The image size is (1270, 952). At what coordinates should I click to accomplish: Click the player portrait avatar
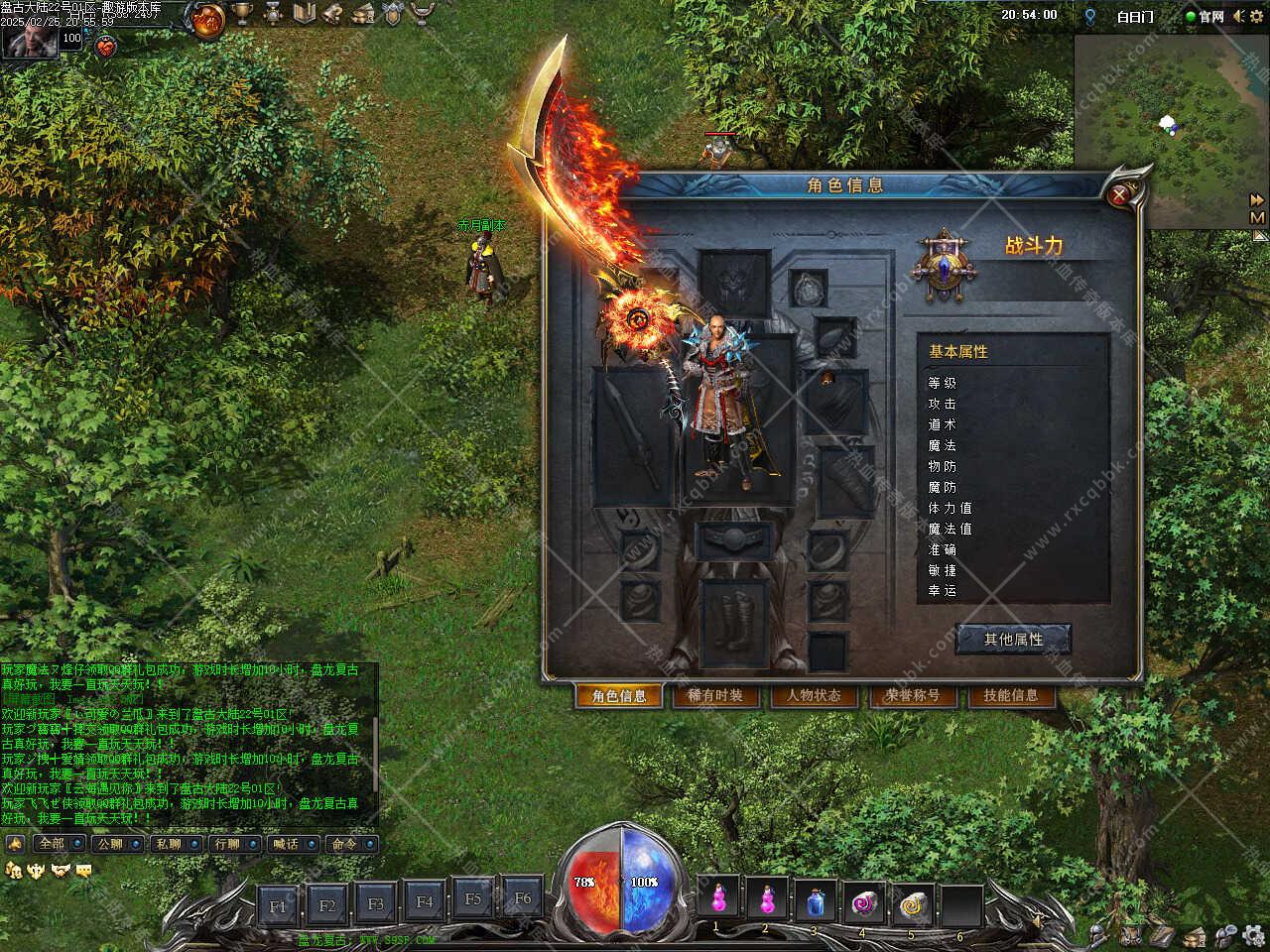pos(28,41)
